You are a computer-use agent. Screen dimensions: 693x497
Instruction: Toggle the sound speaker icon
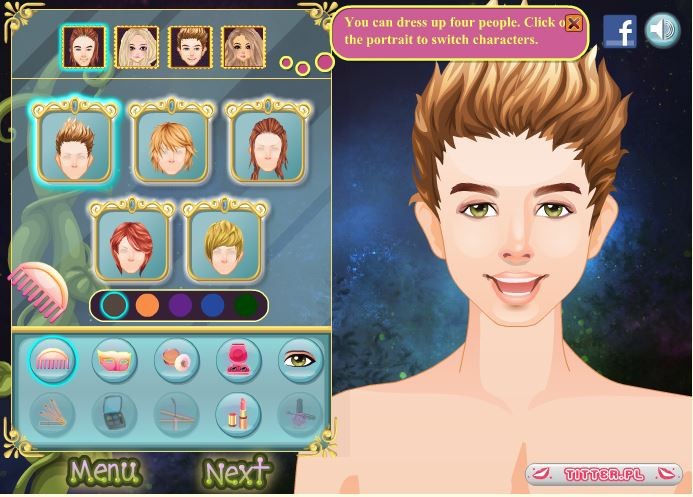(661, 30)
